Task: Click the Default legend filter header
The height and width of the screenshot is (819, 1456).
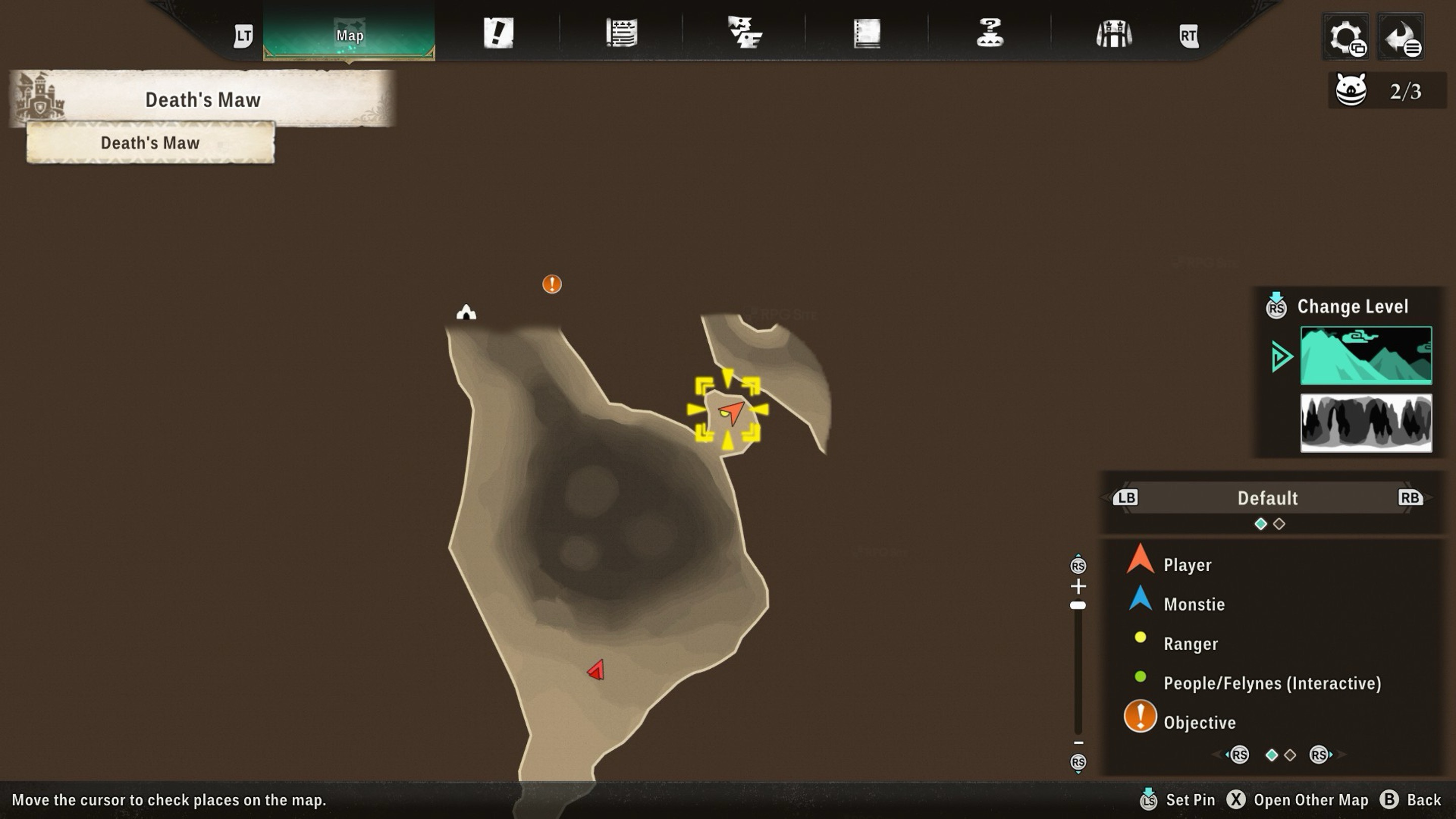Action: click(1267, 498)
